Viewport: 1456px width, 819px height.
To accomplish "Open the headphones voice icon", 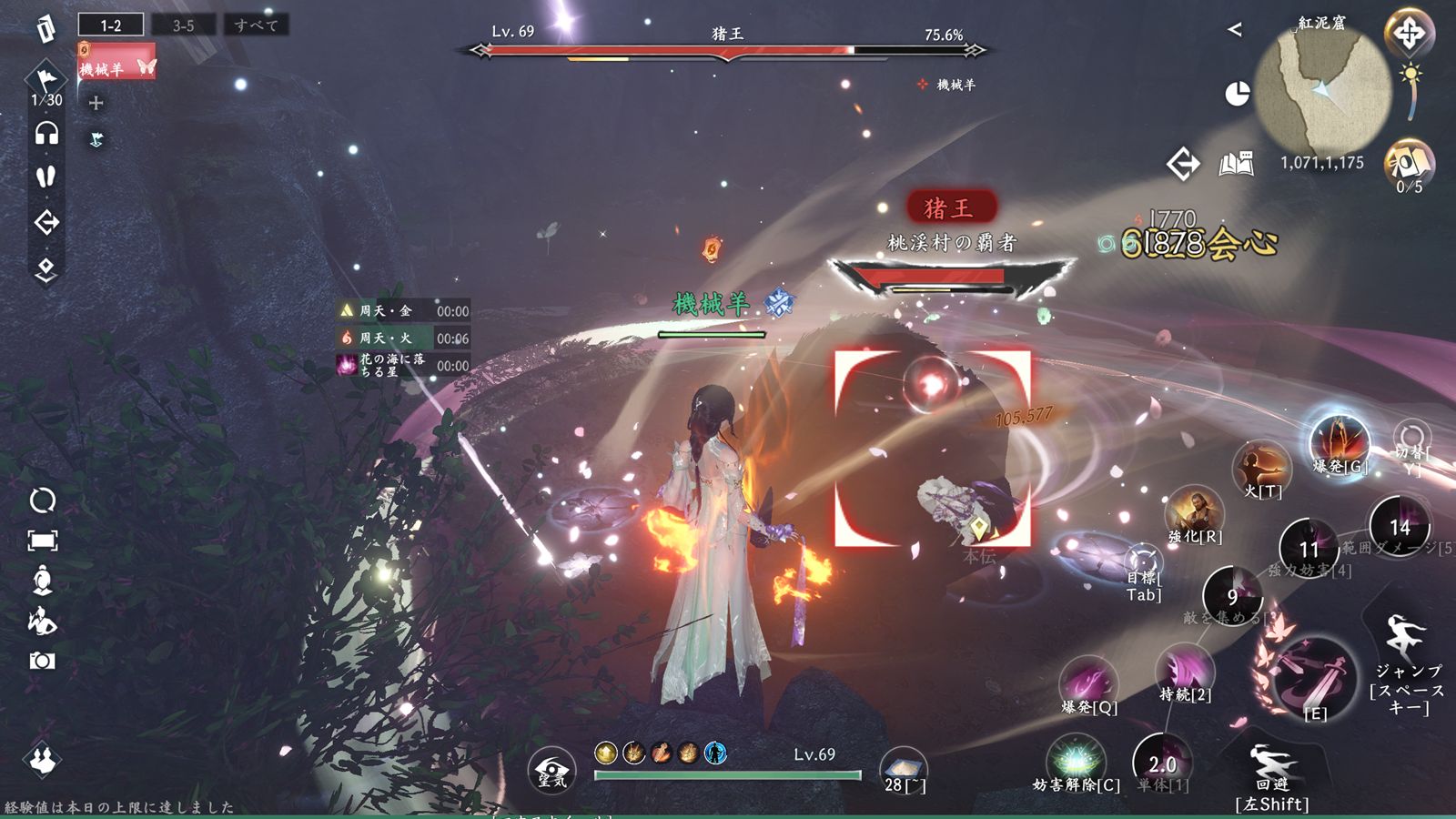I will (x=46, y=135).
